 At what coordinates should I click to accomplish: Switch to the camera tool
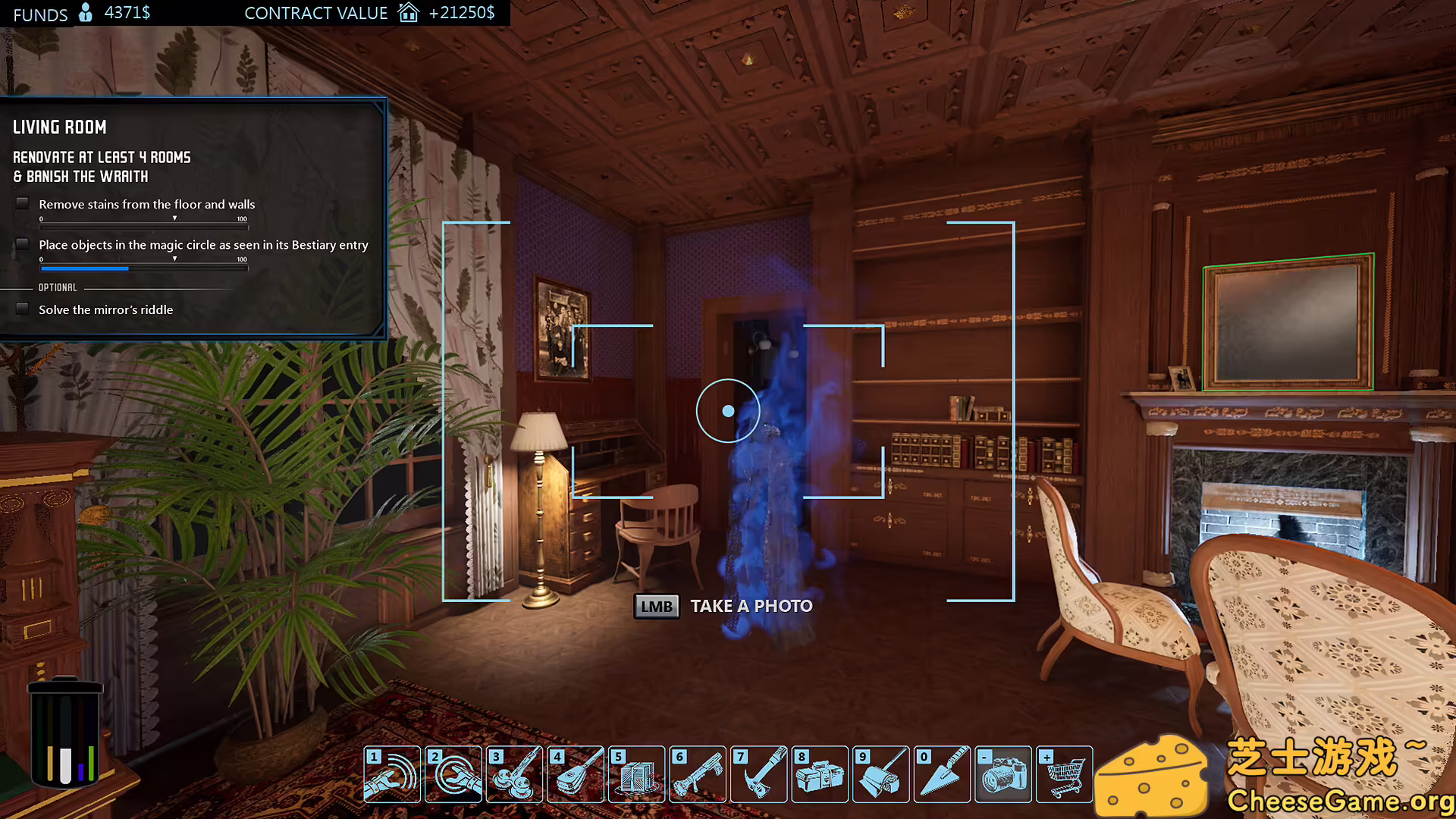(x=1003, y=774)
